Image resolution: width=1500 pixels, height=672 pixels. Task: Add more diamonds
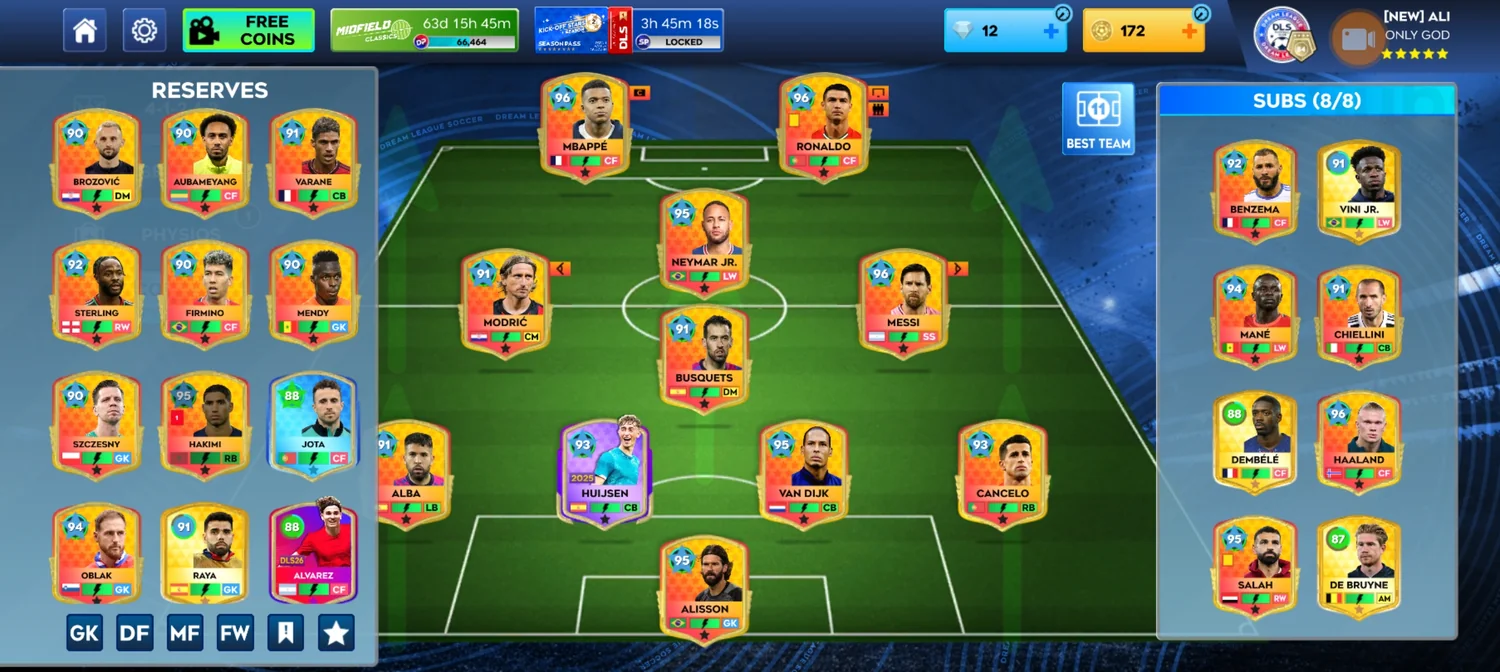[1051, 31]
